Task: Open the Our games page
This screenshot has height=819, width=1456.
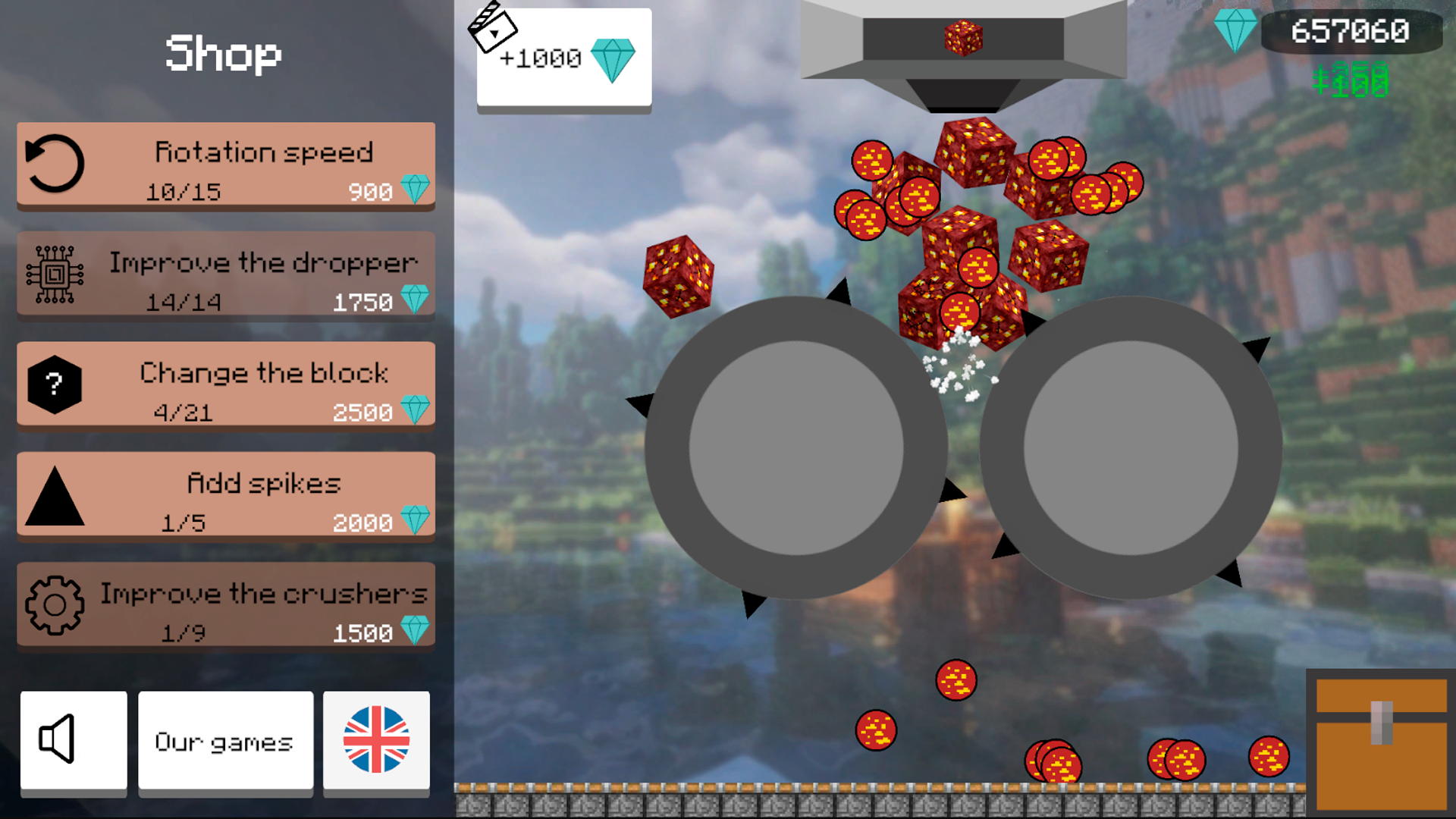Action: (x=225, y=742)
